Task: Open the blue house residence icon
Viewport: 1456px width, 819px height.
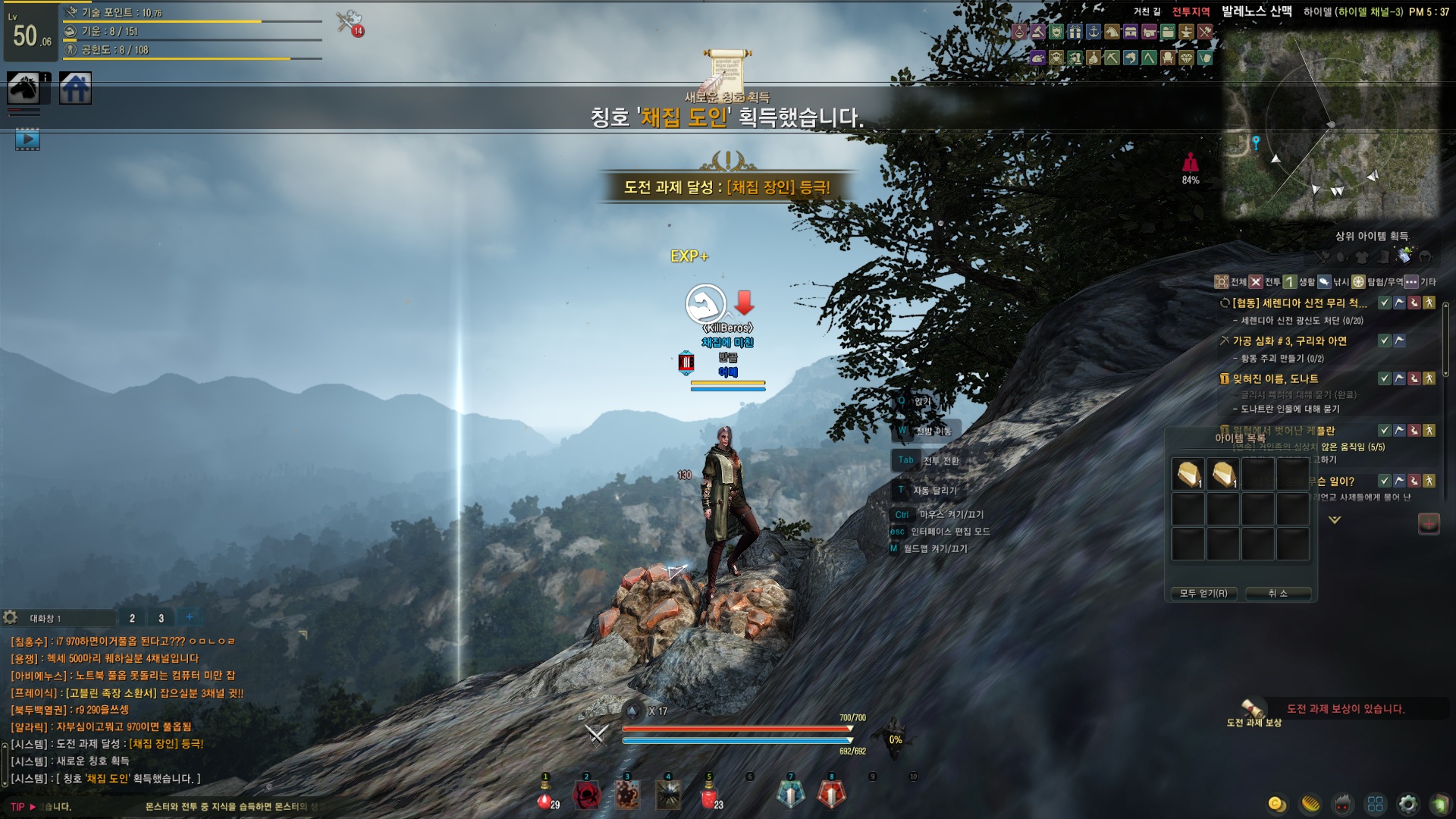Action: [75, 89]
